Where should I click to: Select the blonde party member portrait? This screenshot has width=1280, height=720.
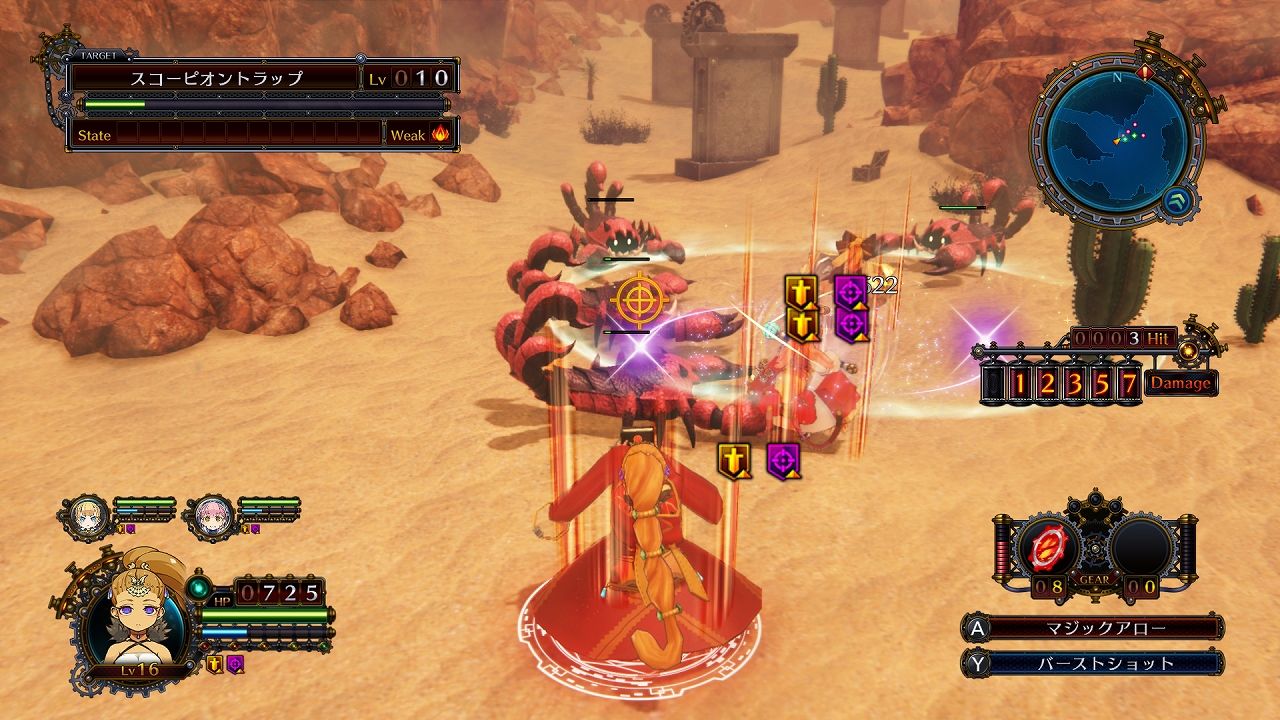(88, 516)
